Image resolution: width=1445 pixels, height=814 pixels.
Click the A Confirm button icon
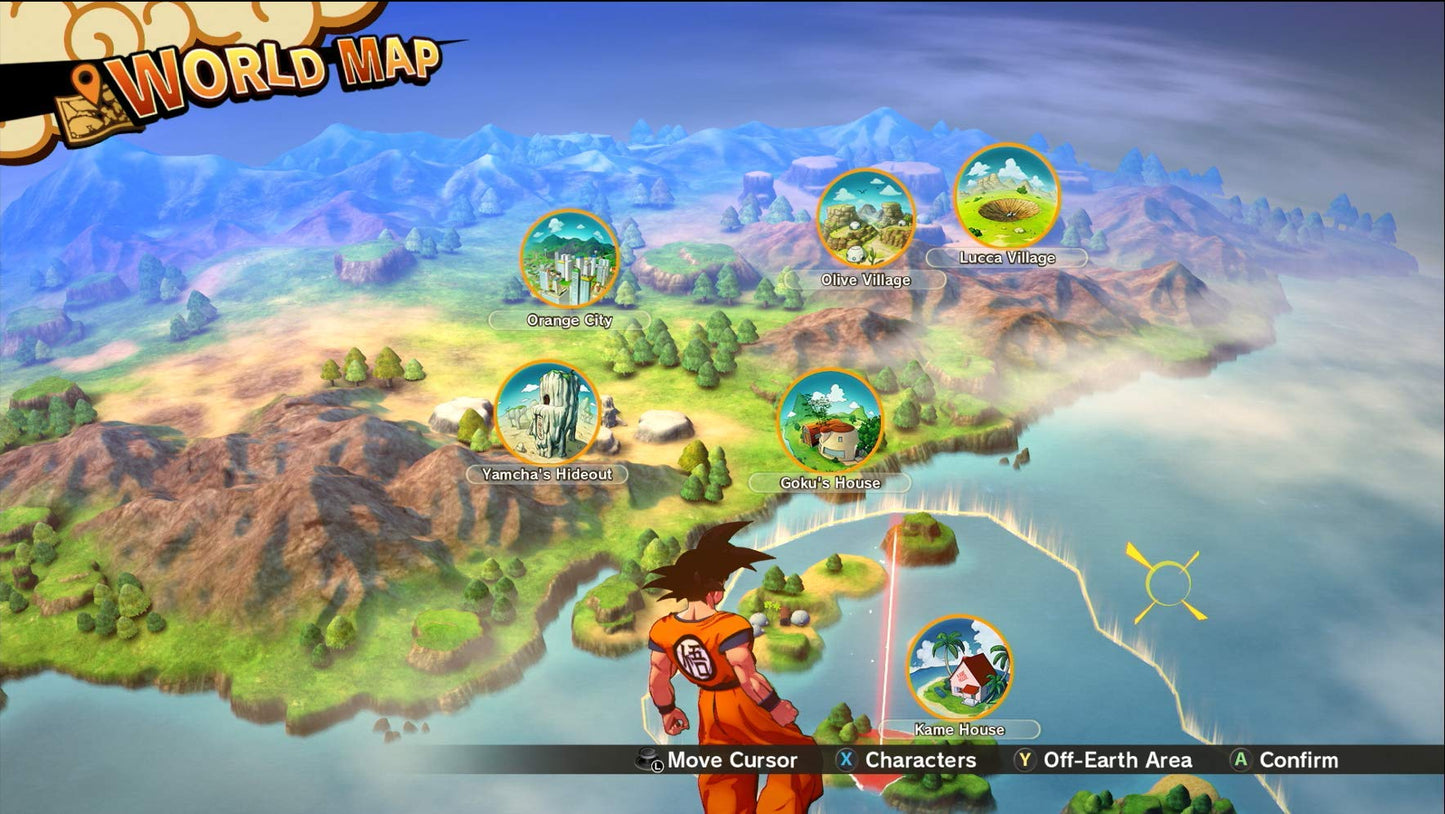coord(1241,760)
